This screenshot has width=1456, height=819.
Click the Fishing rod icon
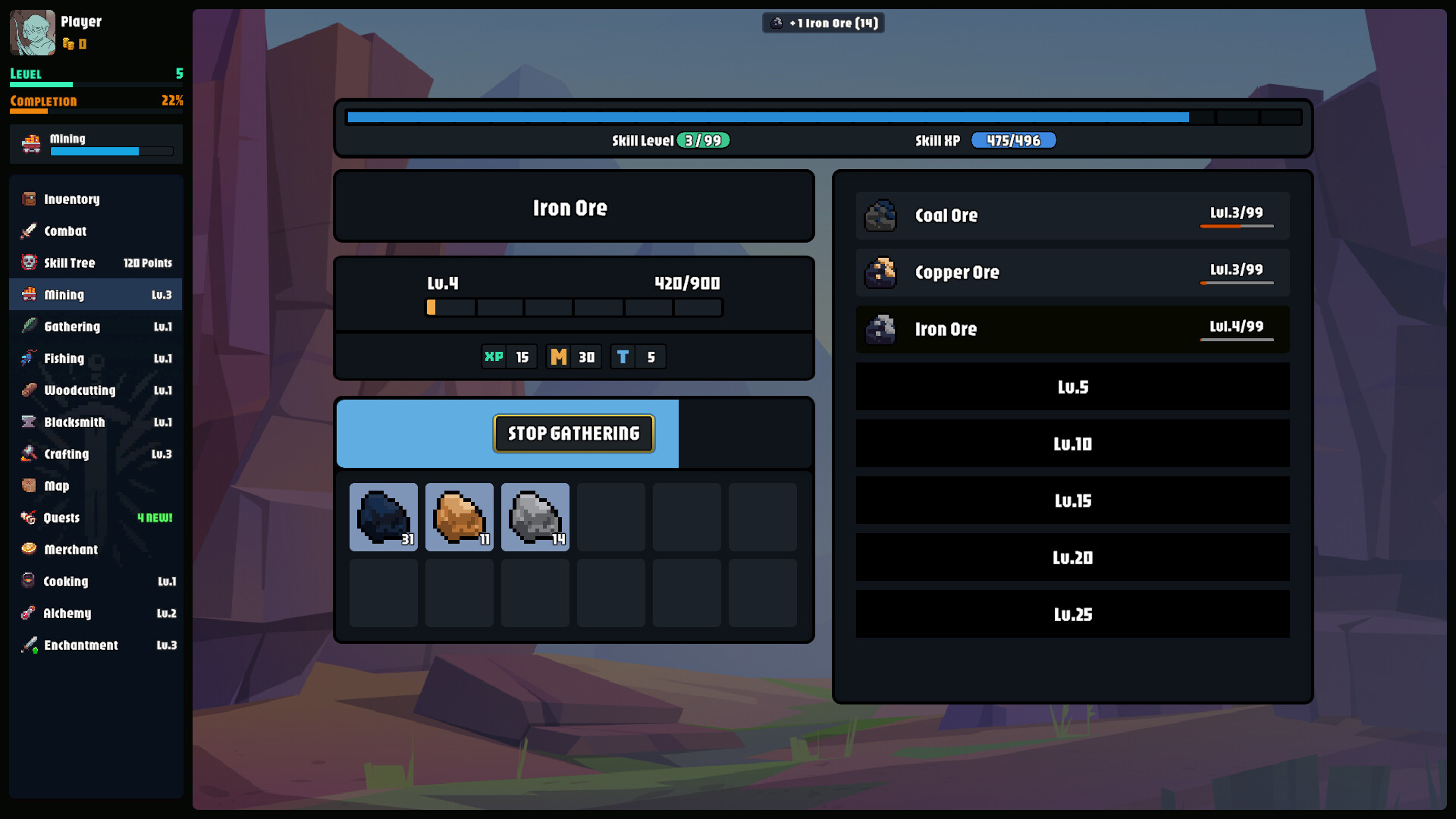click(29, 359)
